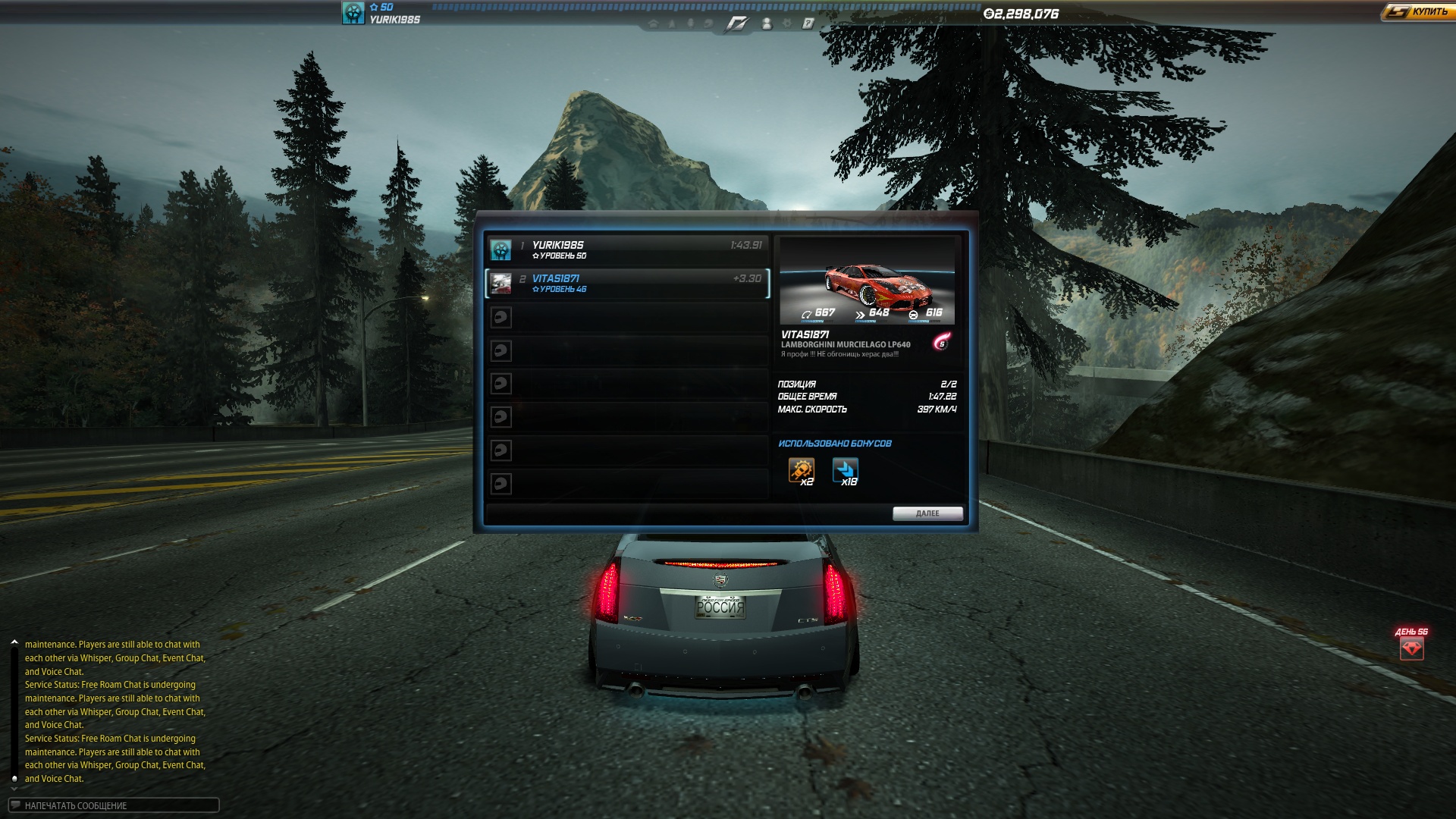Click the blue arrows nitrous bonus icon
Screen dimensions: 1456x819
tap(845, 470)
